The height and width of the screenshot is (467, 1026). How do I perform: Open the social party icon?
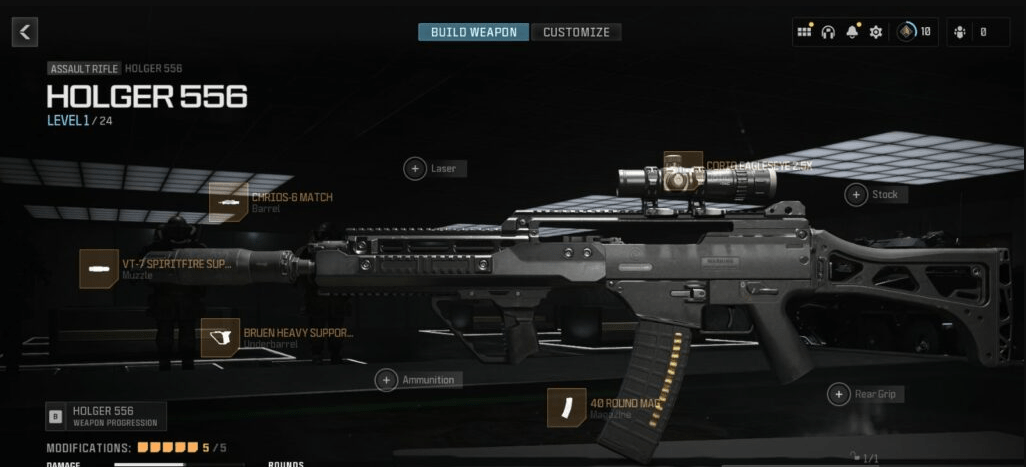pyautogui.click(x=962, y=32)
